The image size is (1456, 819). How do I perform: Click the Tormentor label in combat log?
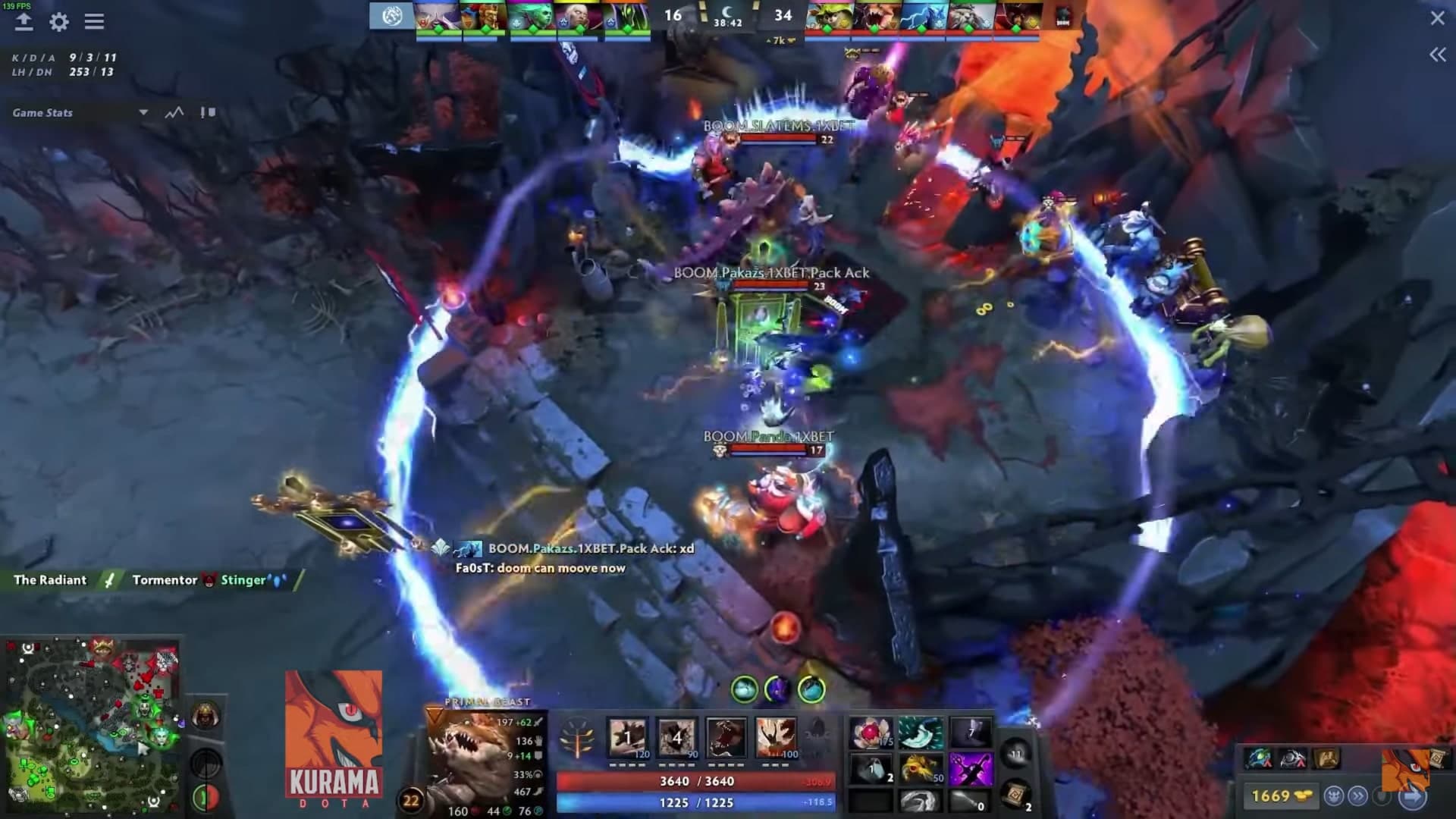coord(165,580)
